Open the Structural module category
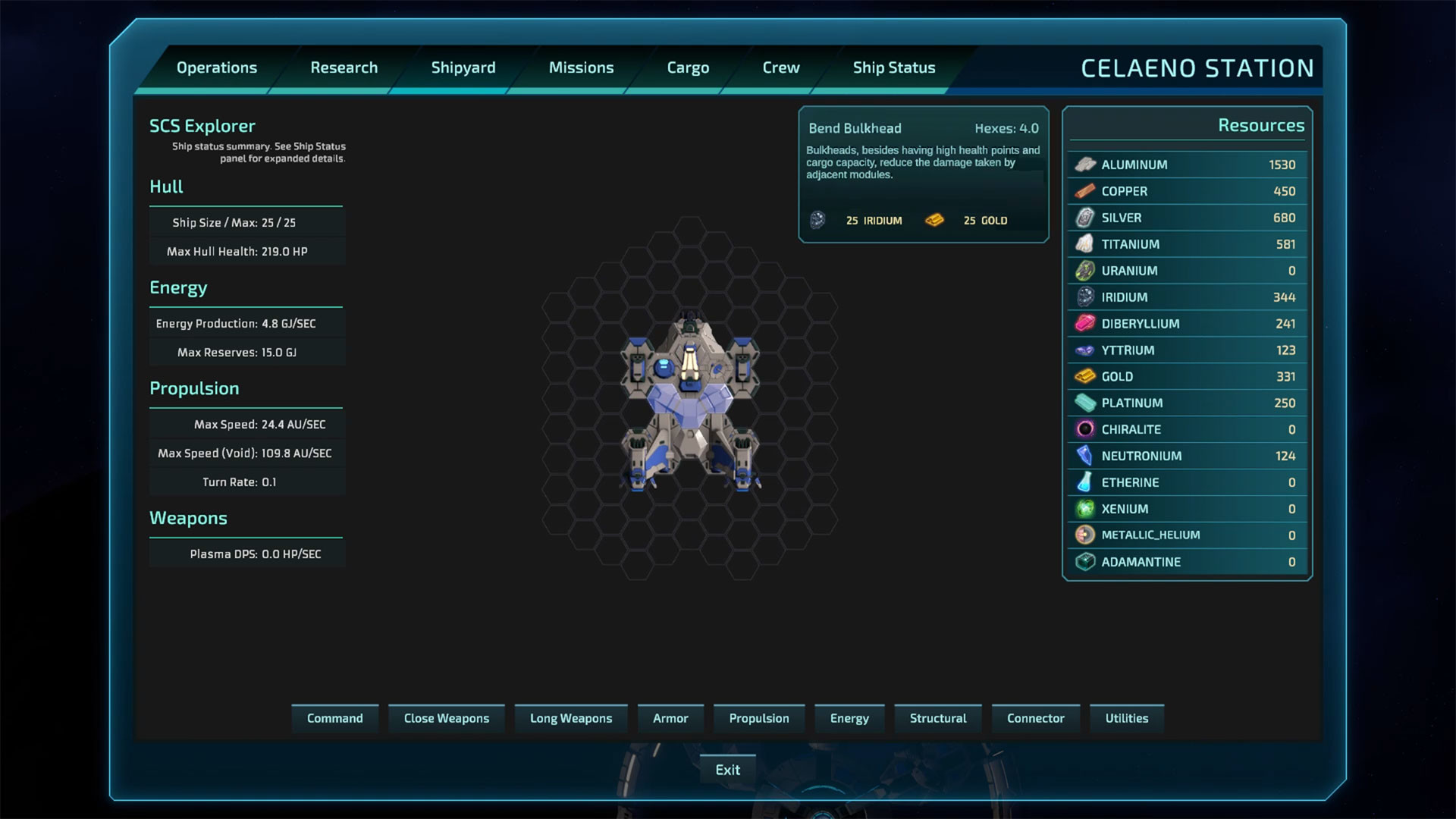The width and height of the screenshot is (1456, 819). 937,718
